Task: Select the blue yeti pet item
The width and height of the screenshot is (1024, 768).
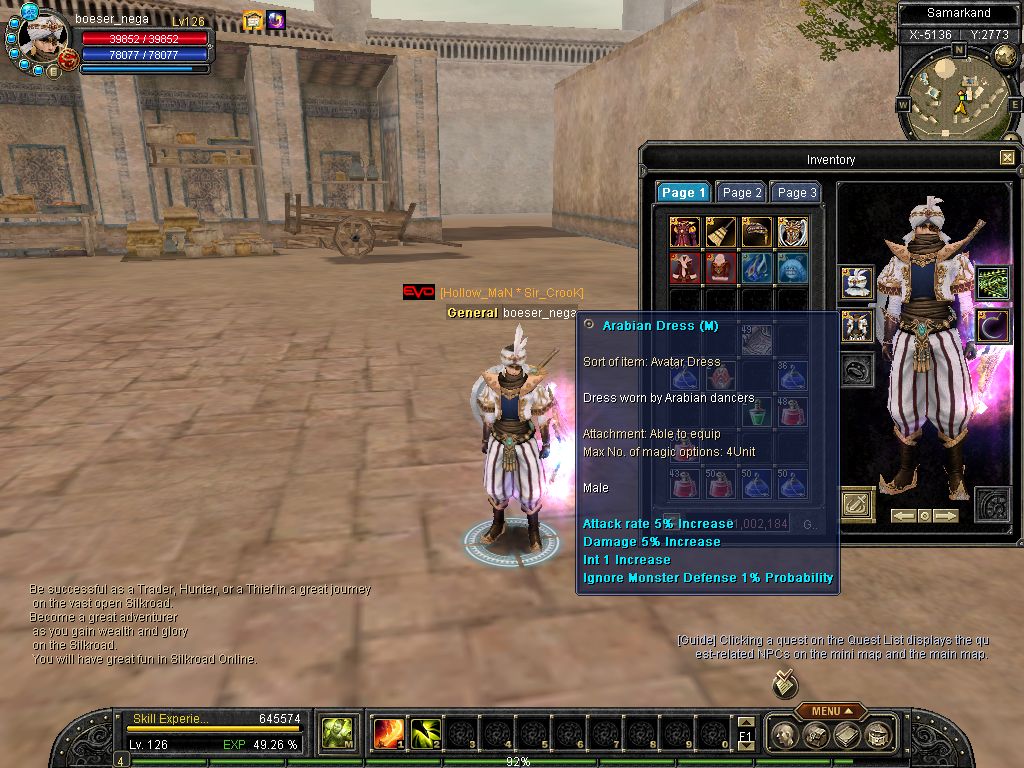Action: 791,267
